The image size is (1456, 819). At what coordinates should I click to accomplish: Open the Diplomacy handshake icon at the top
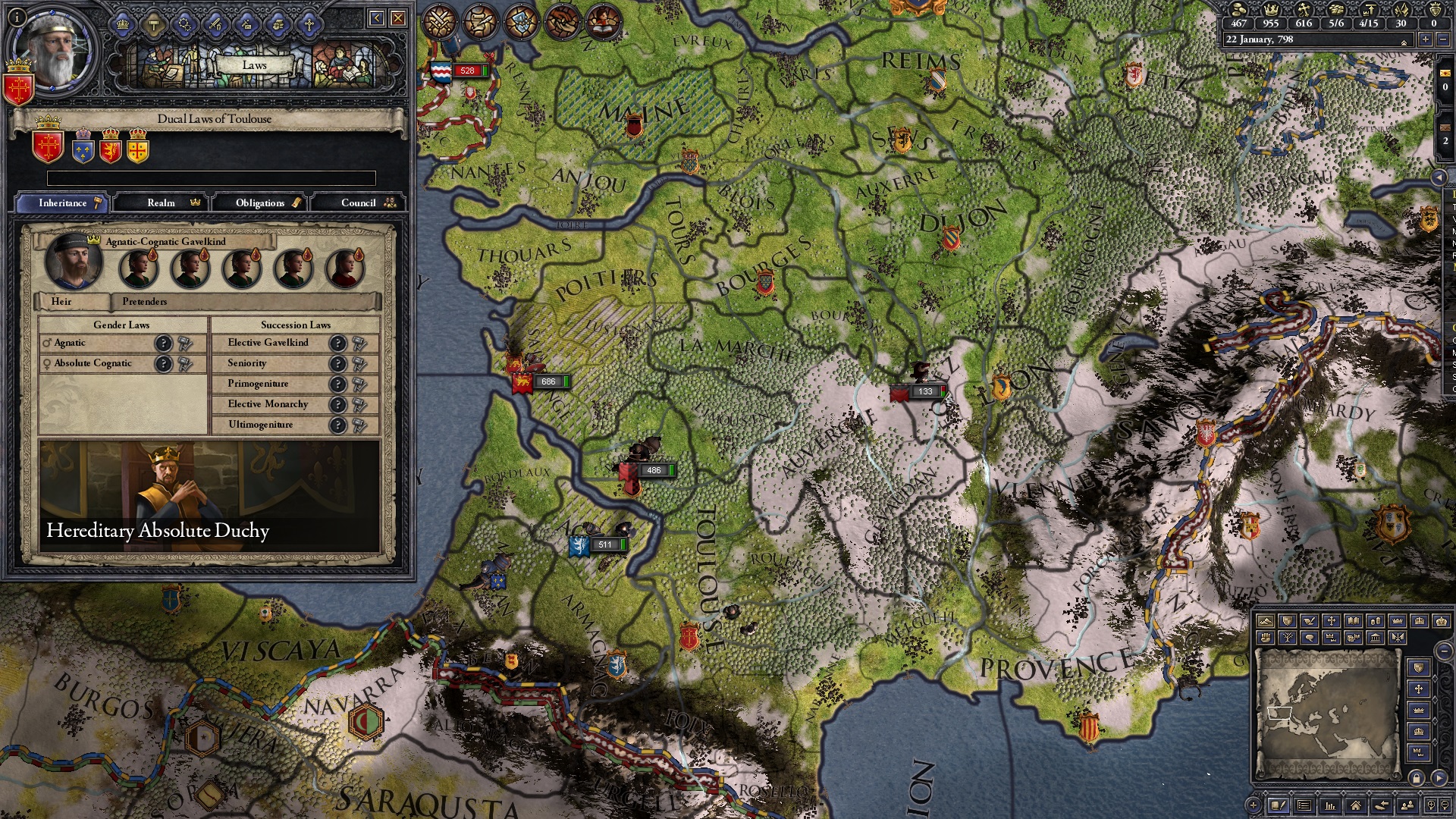(x=560, y=20)
